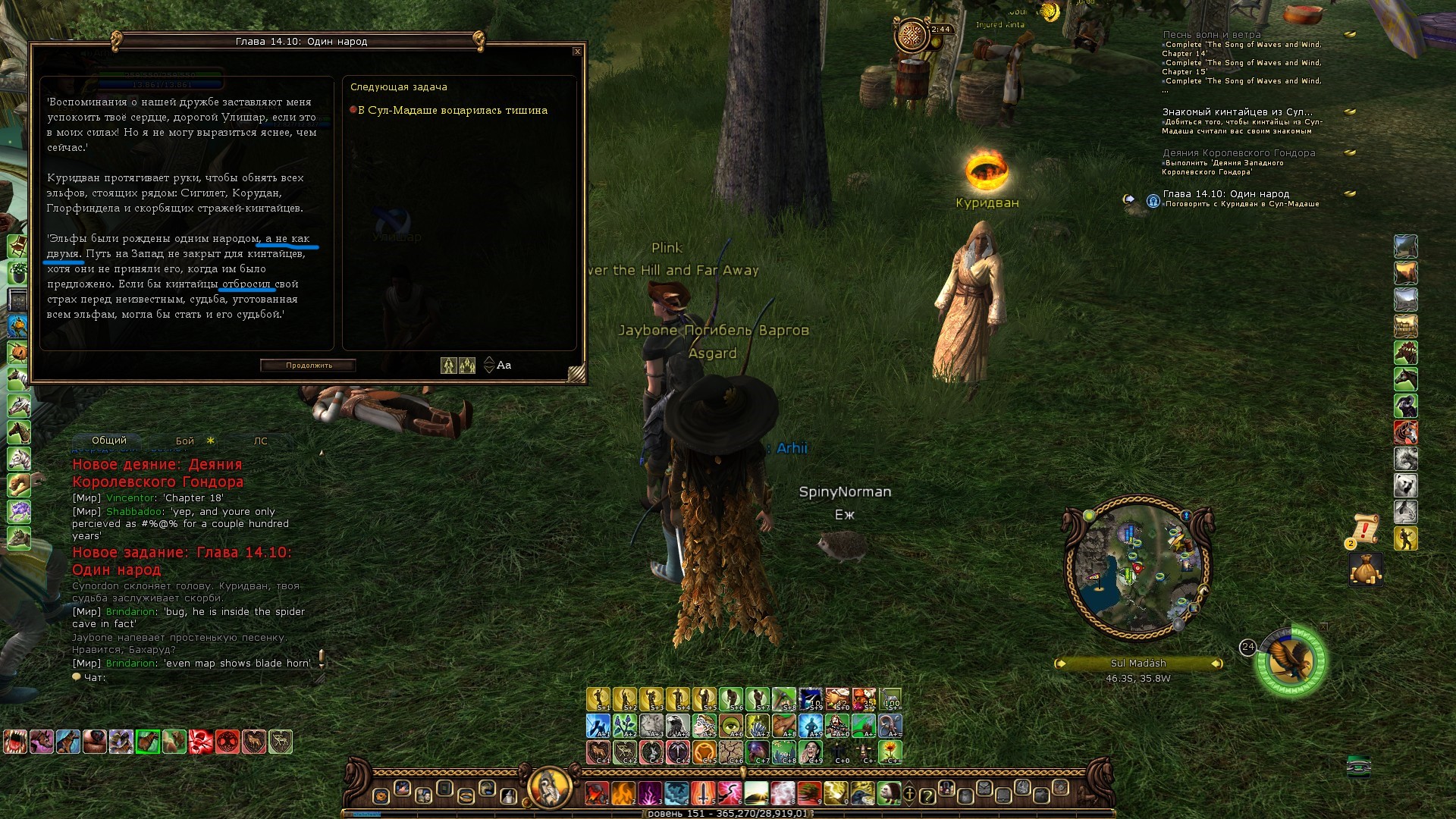This screenshot has width=1456, height=819.
Task: Switch to the Бой chat tab
Action: (x=185, y=441)
